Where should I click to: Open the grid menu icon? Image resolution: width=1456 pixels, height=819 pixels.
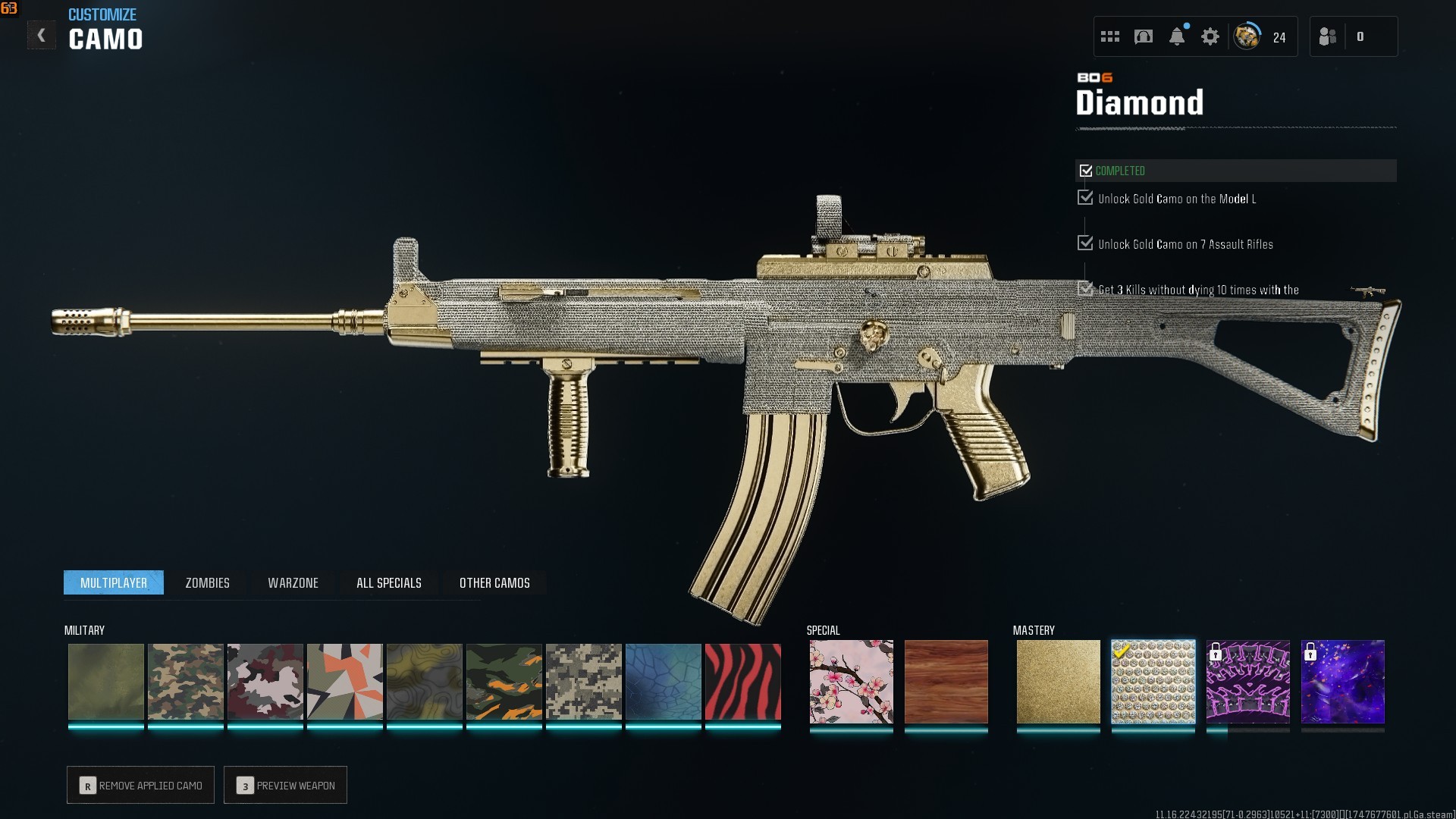tap(1110, 36)
